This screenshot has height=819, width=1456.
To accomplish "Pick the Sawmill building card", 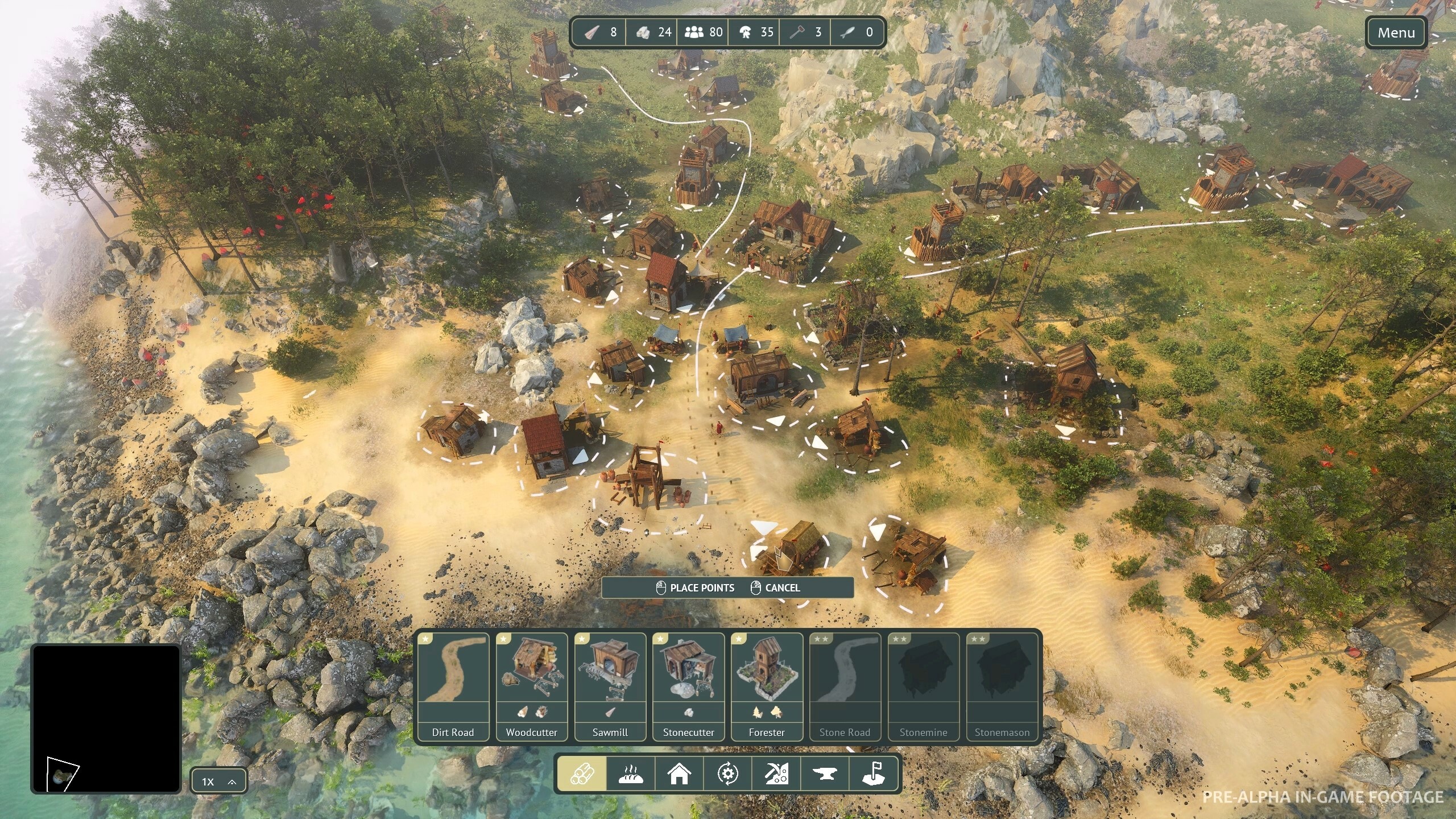I will coord(610,686).
